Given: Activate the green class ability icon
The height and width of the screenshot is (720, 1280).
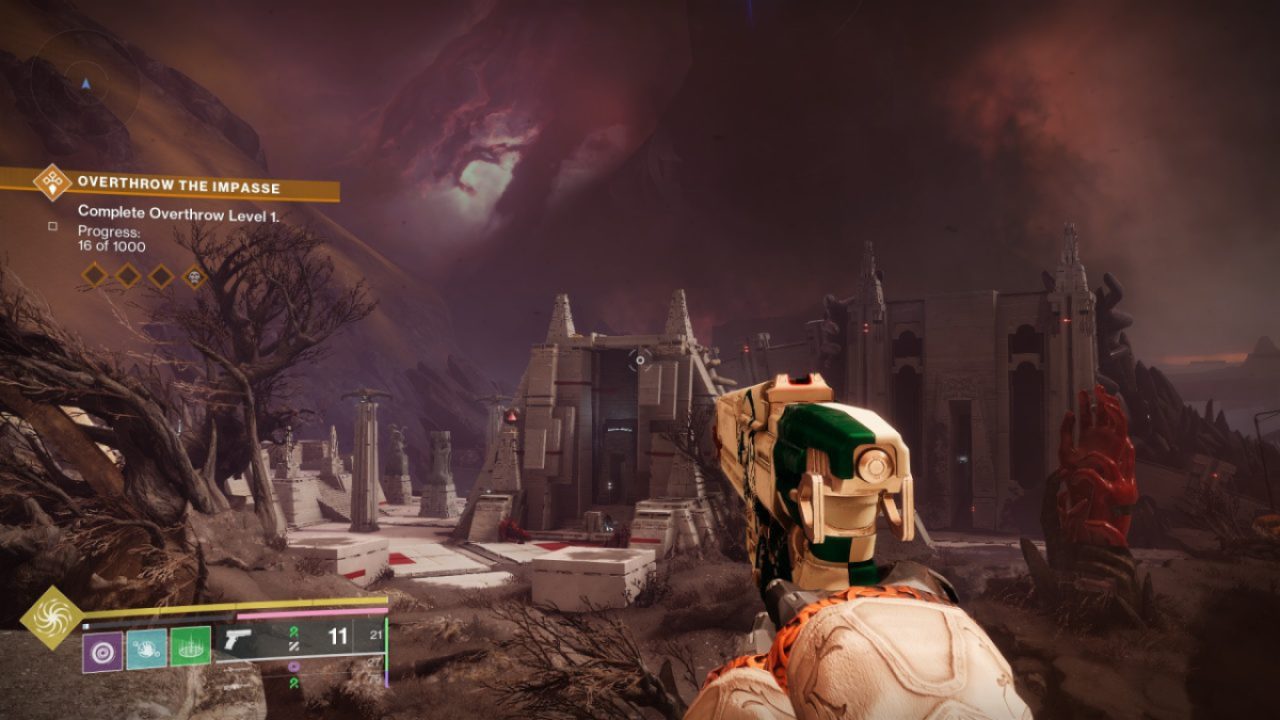Looking at the screenshot, I should coord(190,647).
